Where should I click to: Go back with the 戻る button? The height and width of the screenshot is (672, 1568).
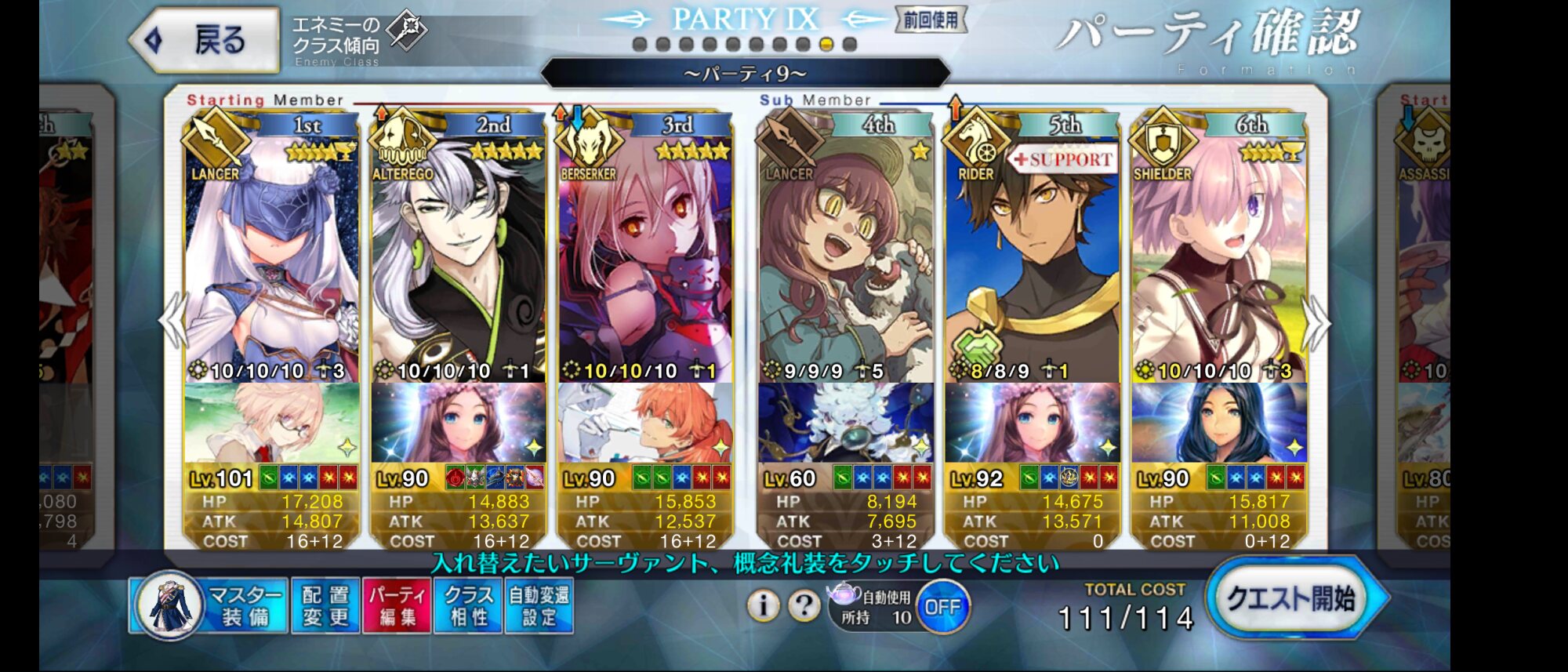point(205,40)
